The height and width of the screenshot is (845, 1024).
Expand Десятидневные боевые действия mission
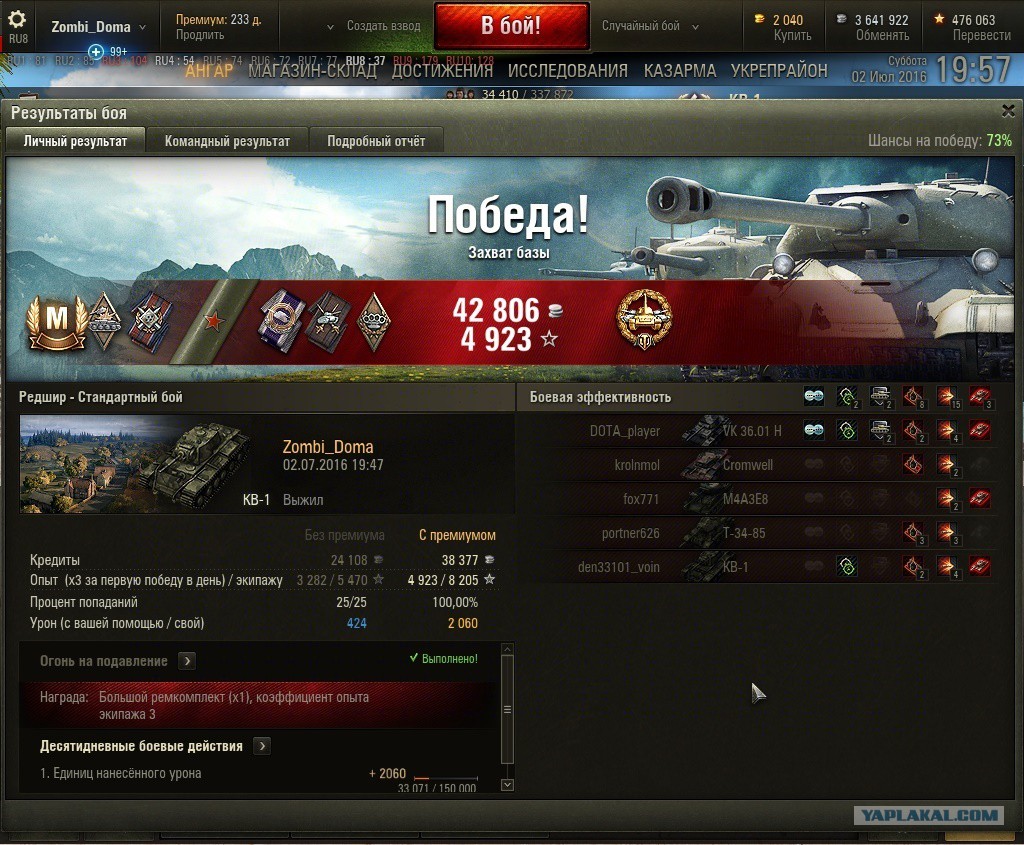coord(262,746)
